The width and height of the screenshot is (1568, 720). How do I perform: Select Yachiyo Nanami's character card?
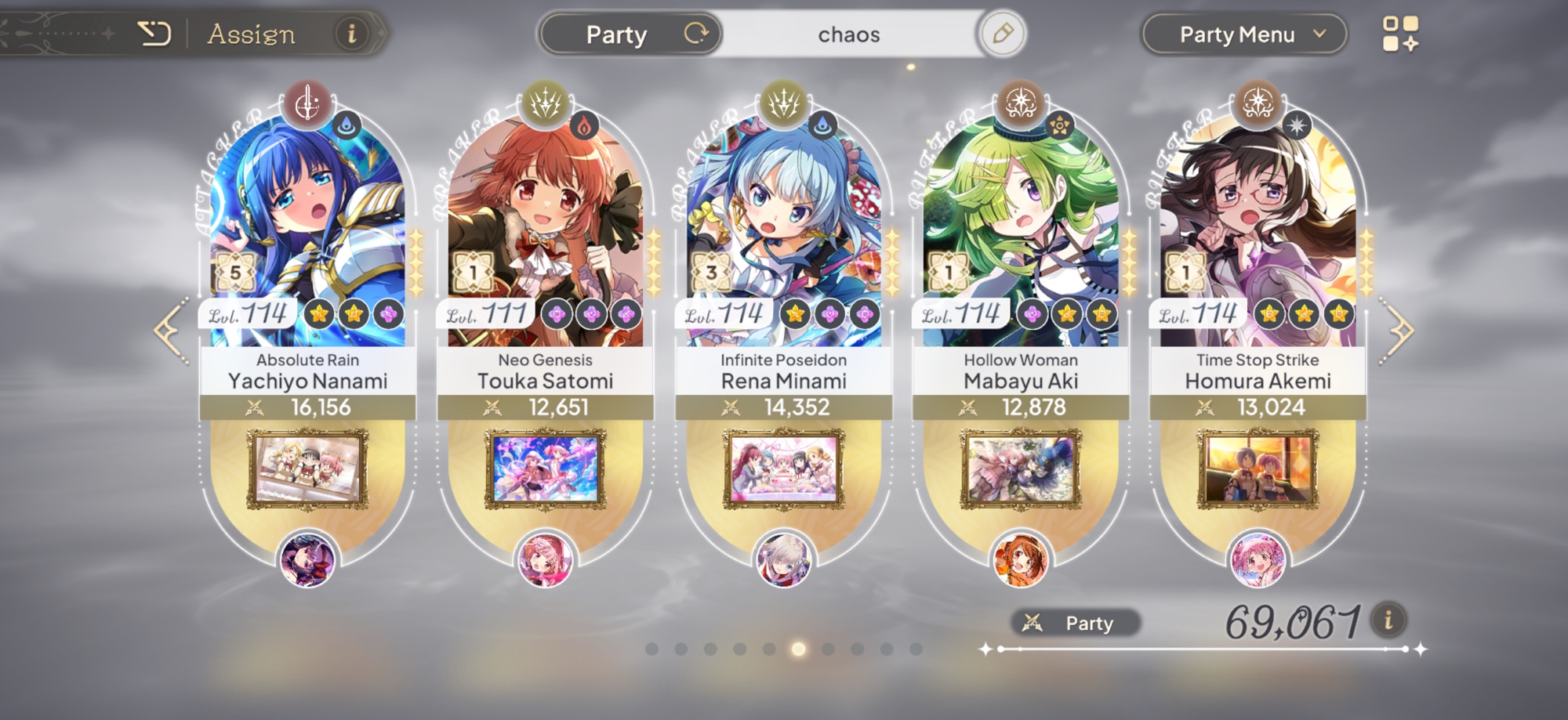(307, 235)
